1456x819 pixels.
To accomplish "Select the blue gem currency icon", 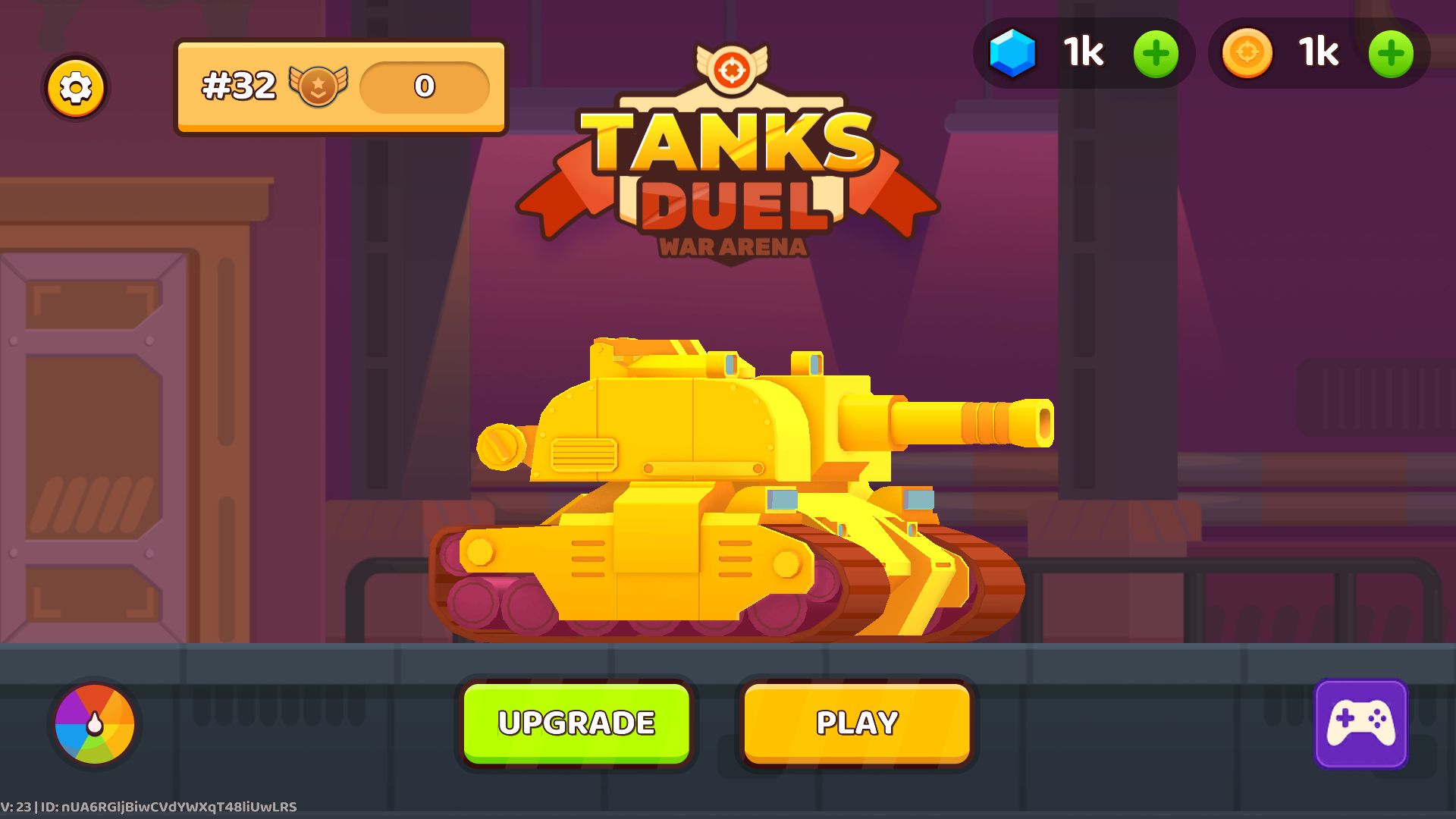I will point(1014,53).
